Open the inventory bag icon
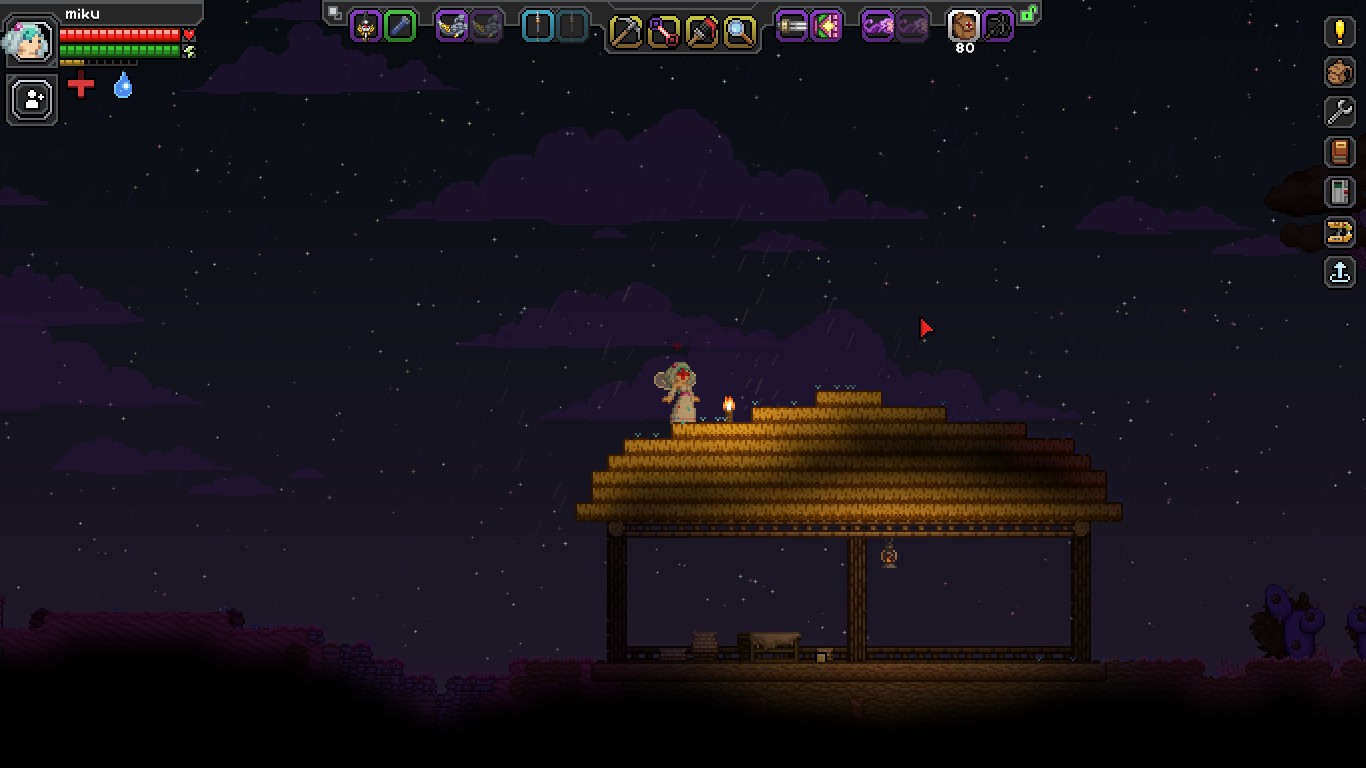Screen dimensions: 1366x768 (1340, 72)
